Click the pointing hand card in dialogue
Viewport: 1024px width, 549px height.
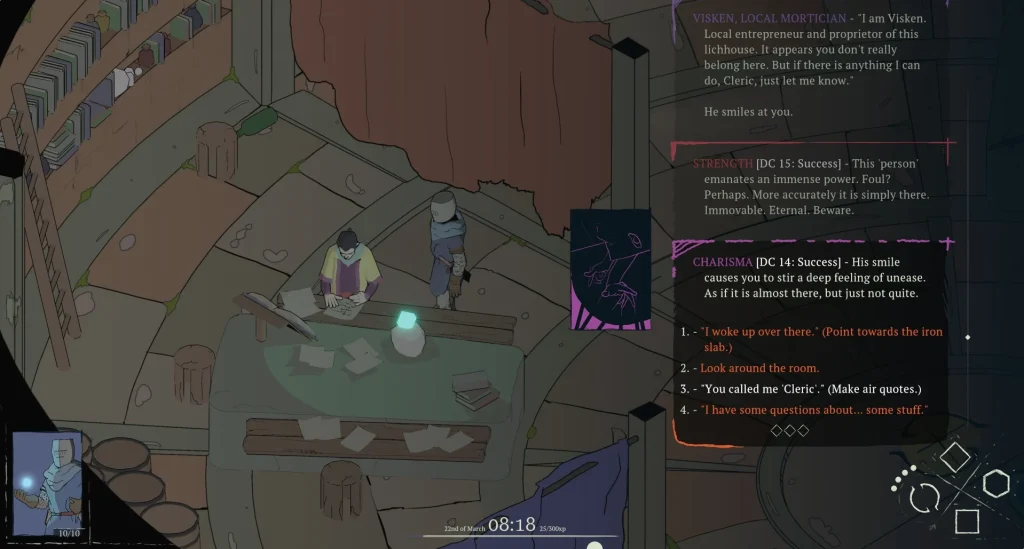point(610,269)
